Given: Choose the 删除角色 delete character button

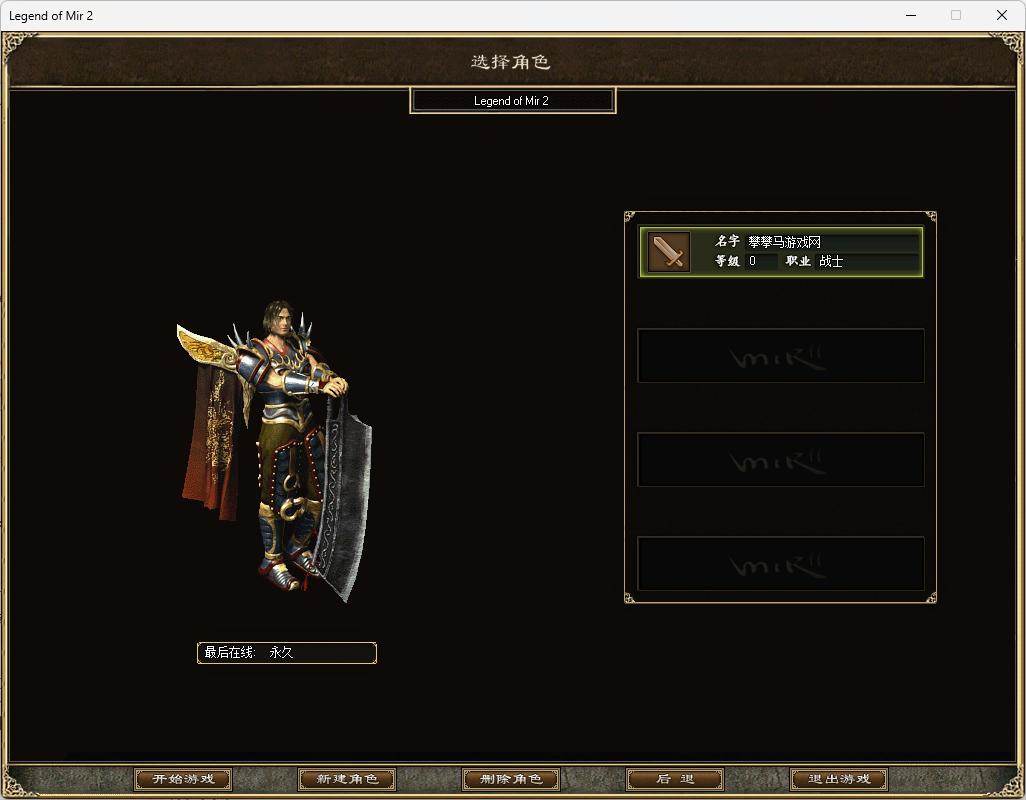Looking at the screenshot, I should (511, 779).
